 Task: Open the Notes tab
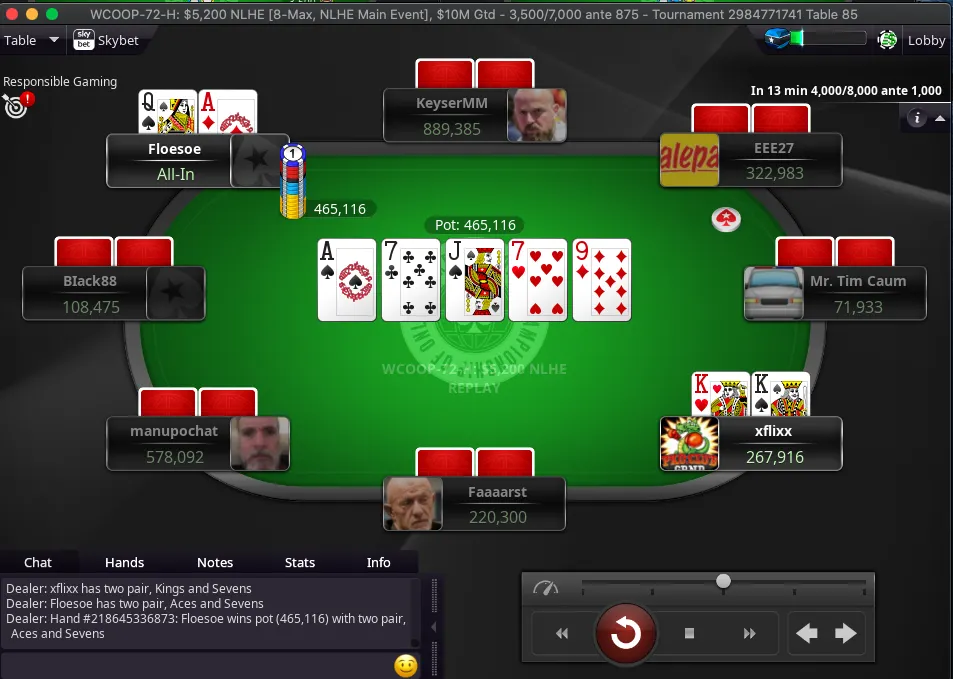[x=215, y=562]
